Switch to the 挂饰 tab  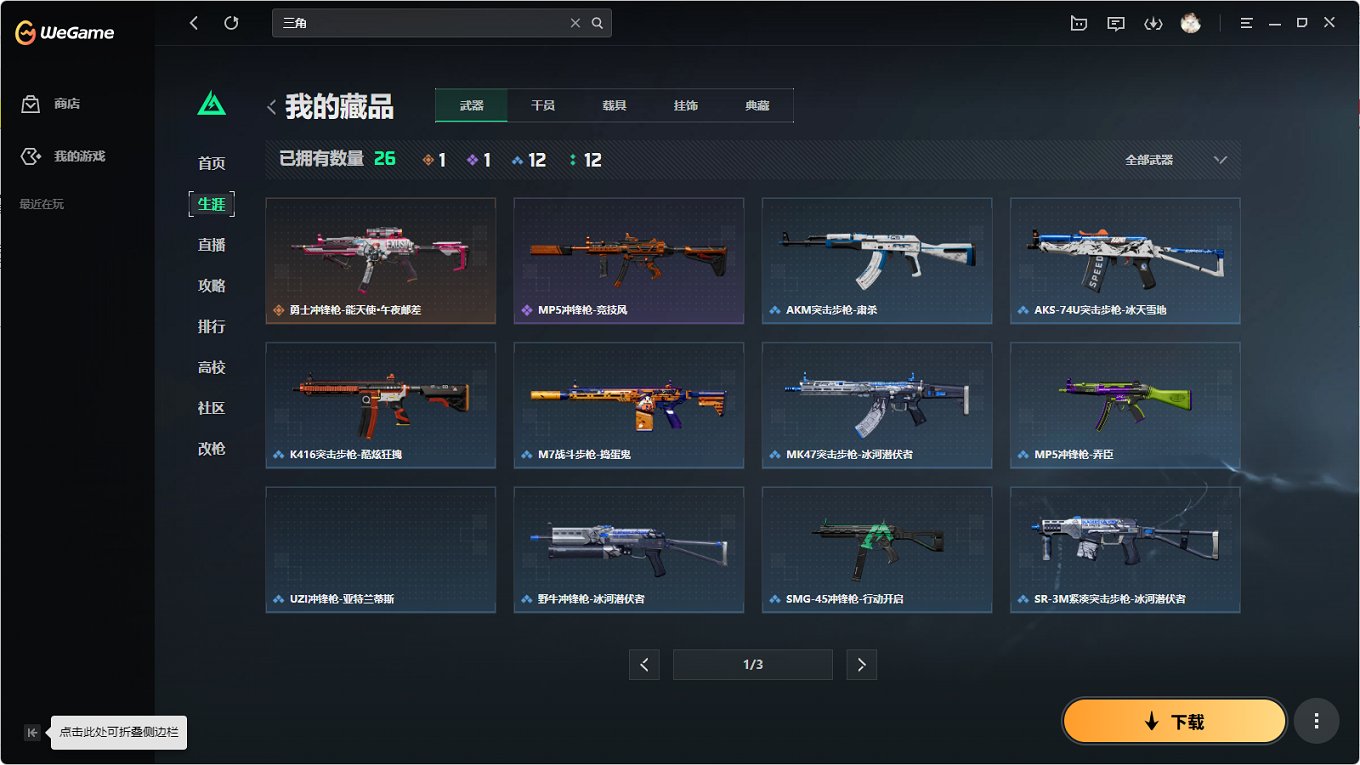pos(686,104)
